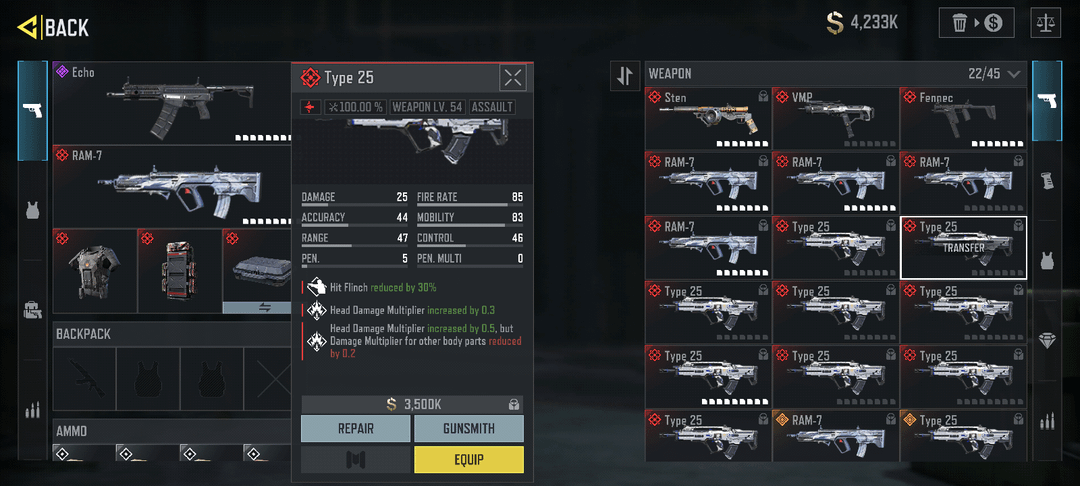
Task: Open the ammo bullets tab in storage
Action: point(1047,420)
